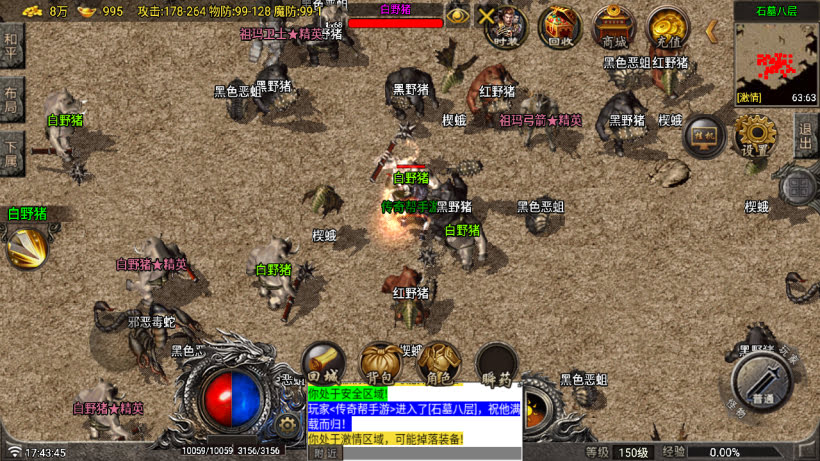The width and height of the screenshot is (820, 461).
Task: Toggle the eye icon beside target bar
Action: click(x=458, y=15)
